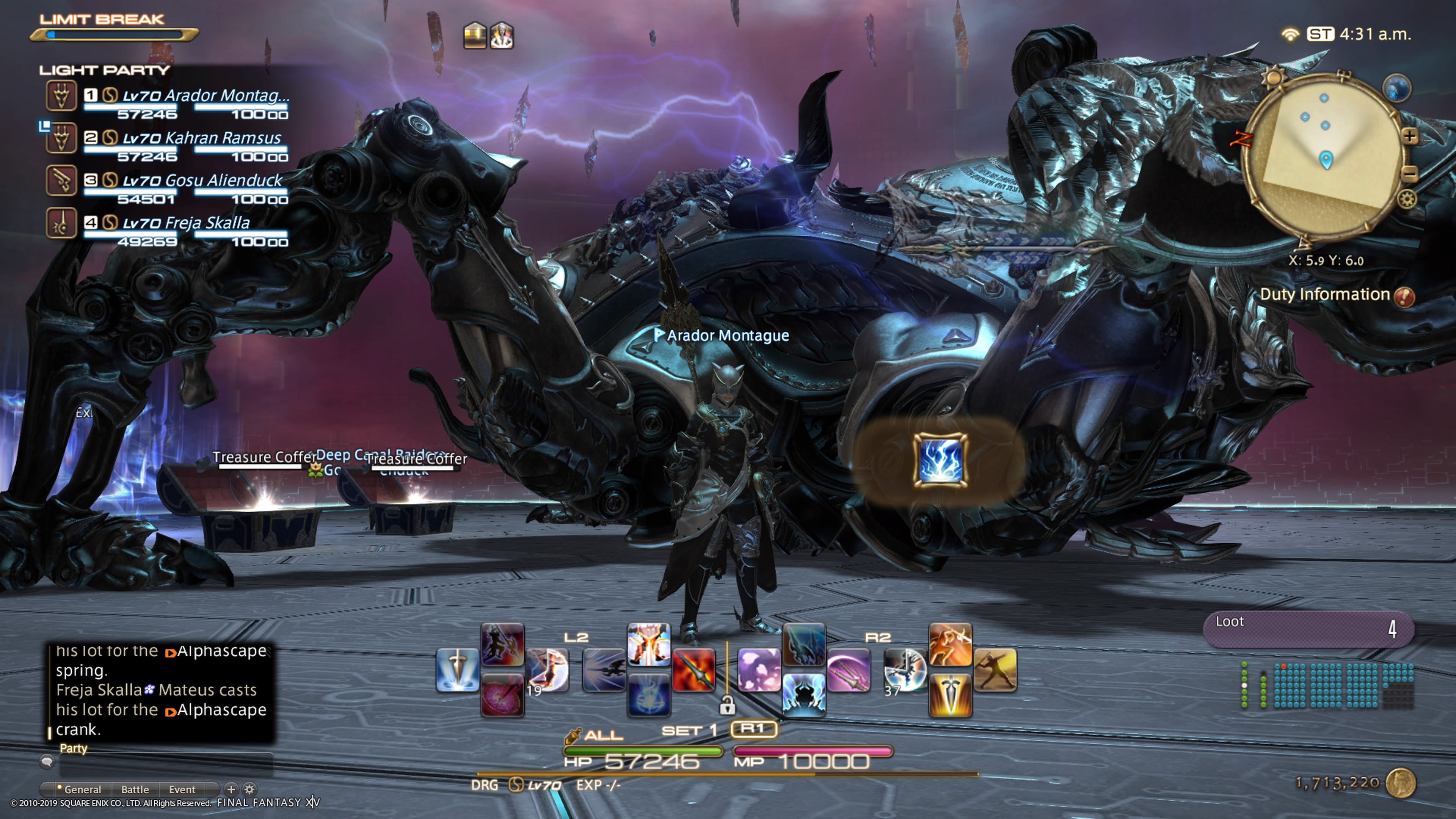1456x819 pixels.
Task: Open the chat mode speech bubble icon
Action: [47, 762]
